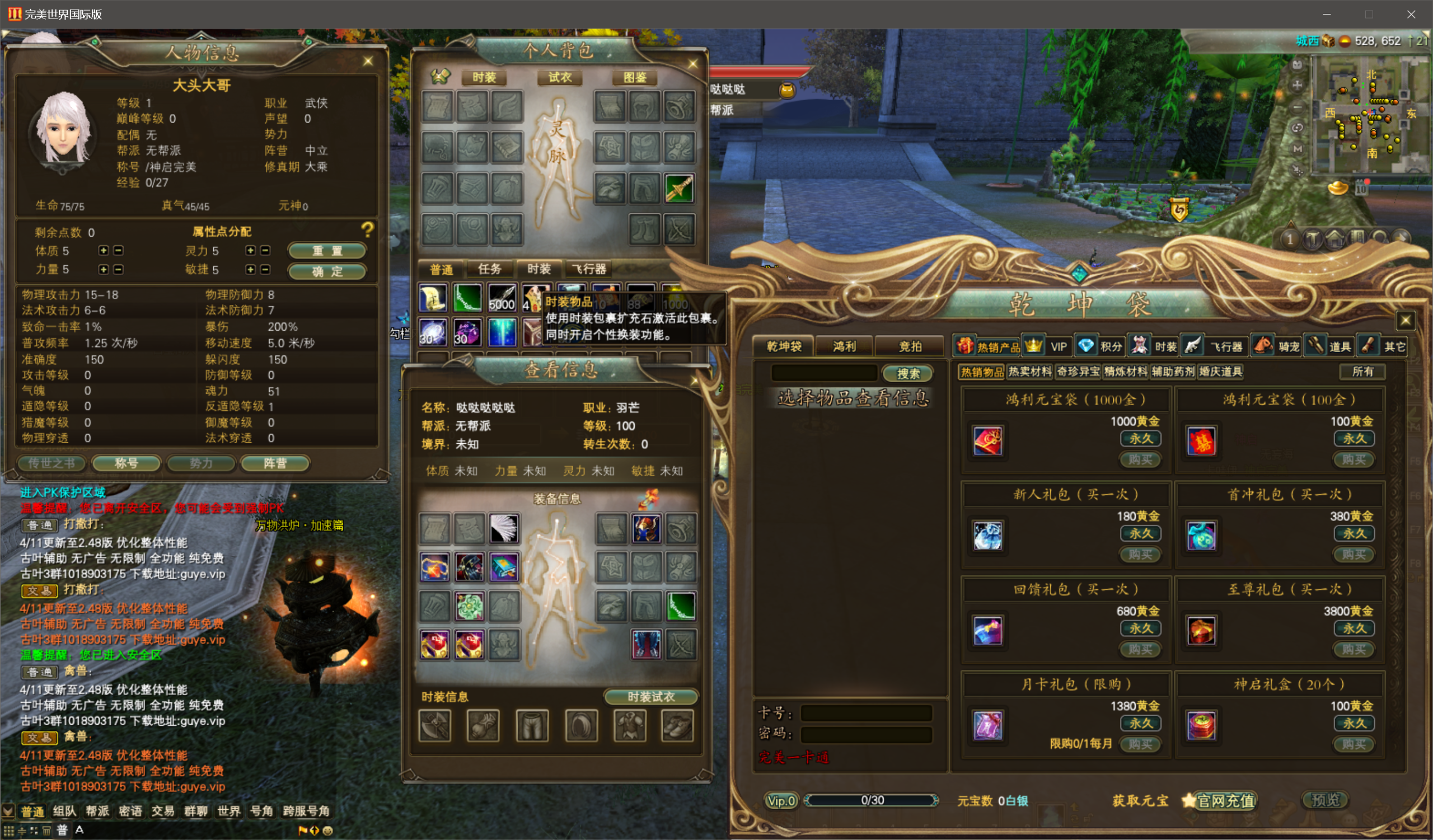Focus the 卡号 card number field
Image resolution: width=1433 pixels, height=840 pixels.
point(866,713)
